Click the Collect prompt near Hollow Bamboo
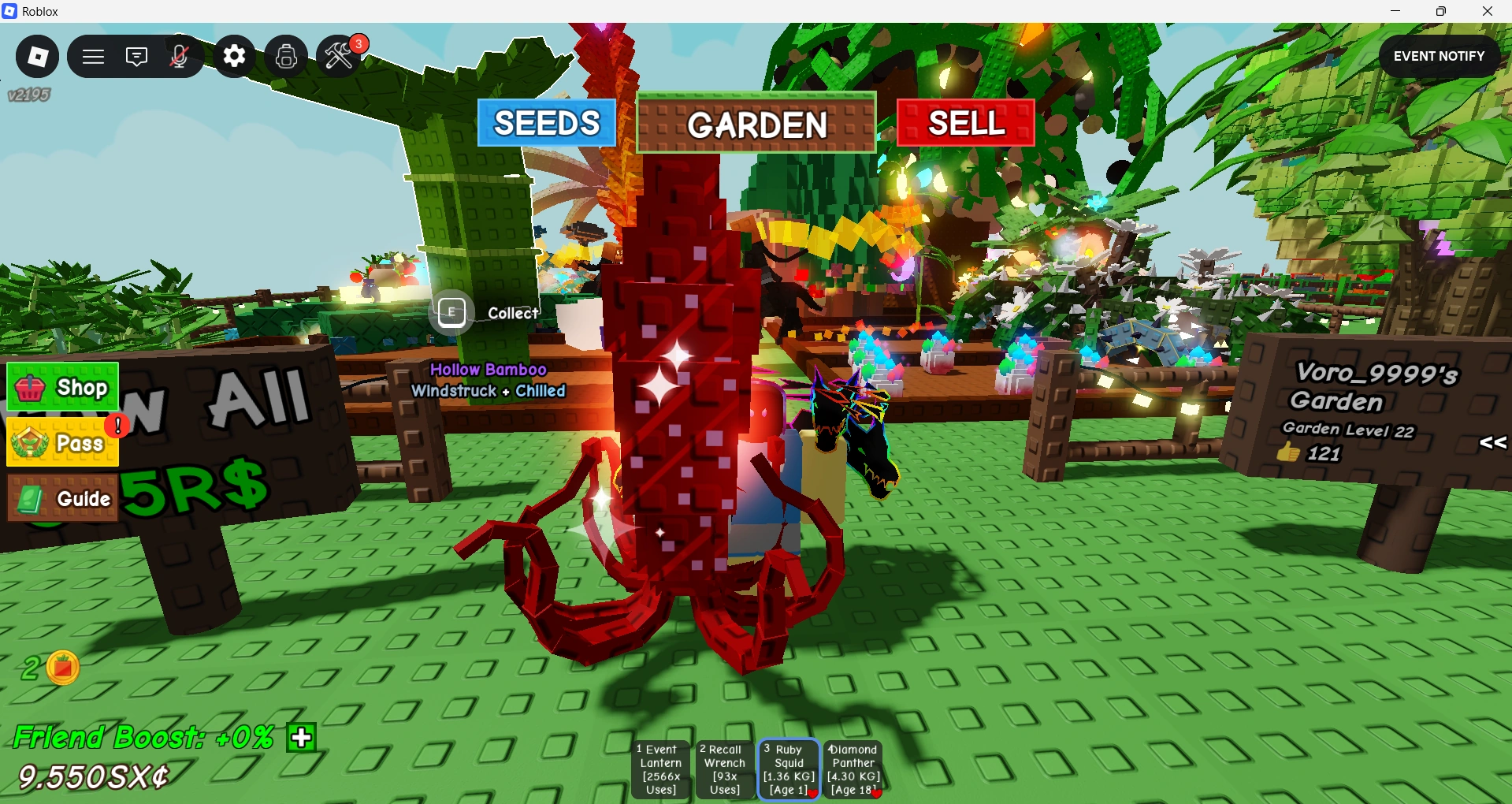Image resolution: width=1512 pixels, height=804 pixels. point(451,312)
